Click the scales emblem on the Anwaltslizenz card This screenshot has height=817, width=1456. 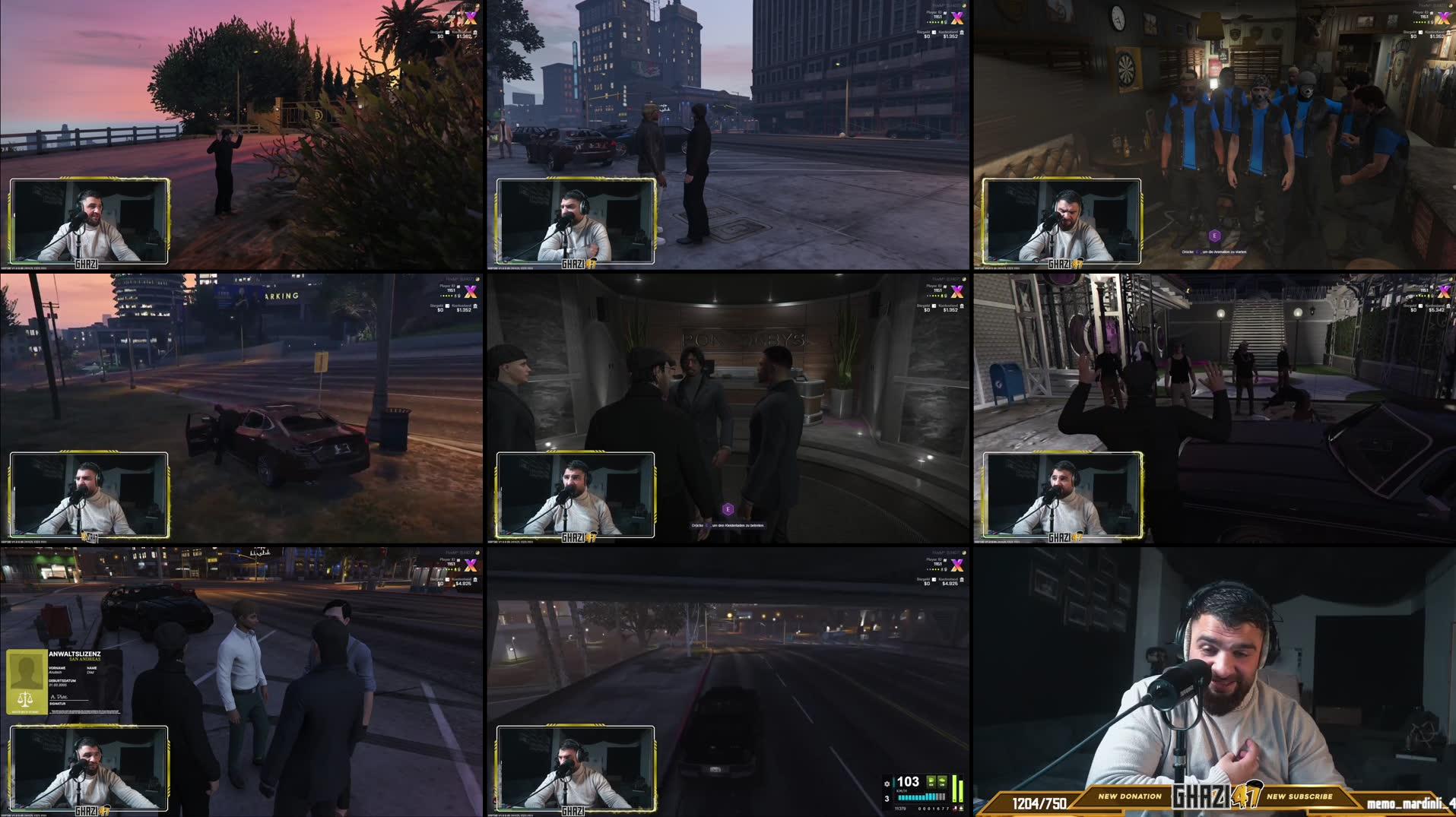[x=25, y=700]
